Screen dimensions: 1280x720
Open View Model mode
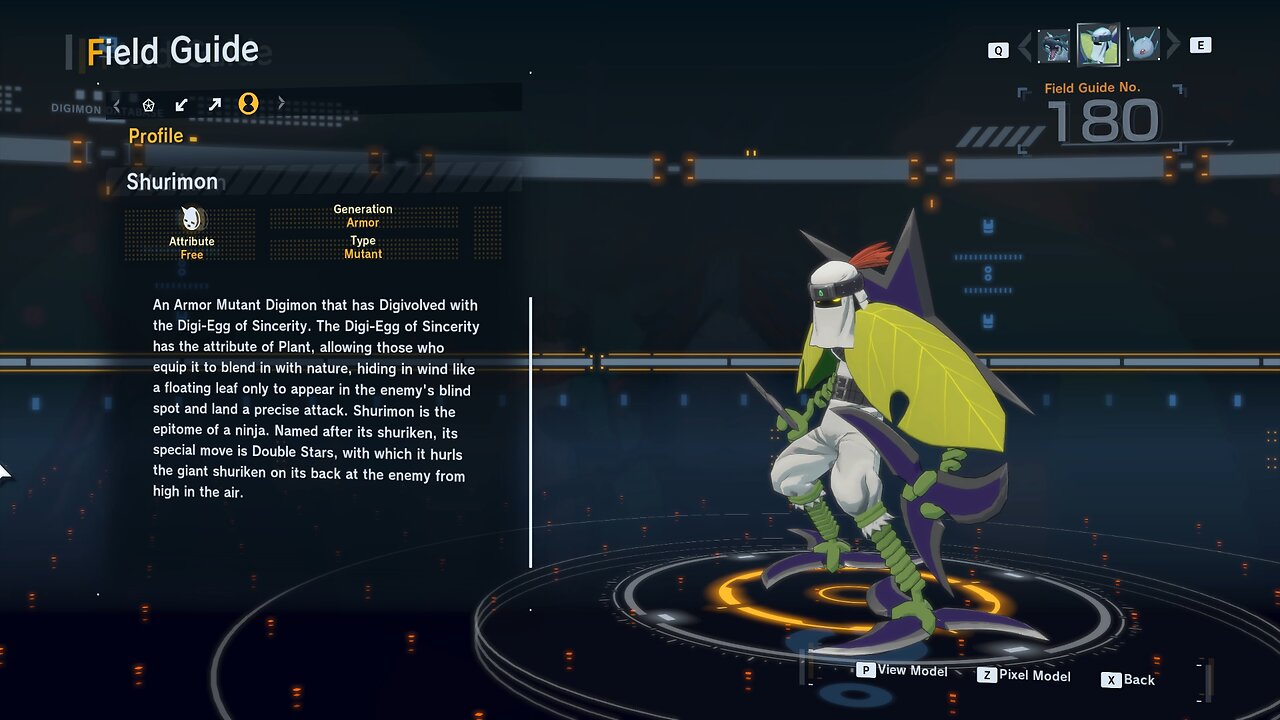tap(902, 671)
